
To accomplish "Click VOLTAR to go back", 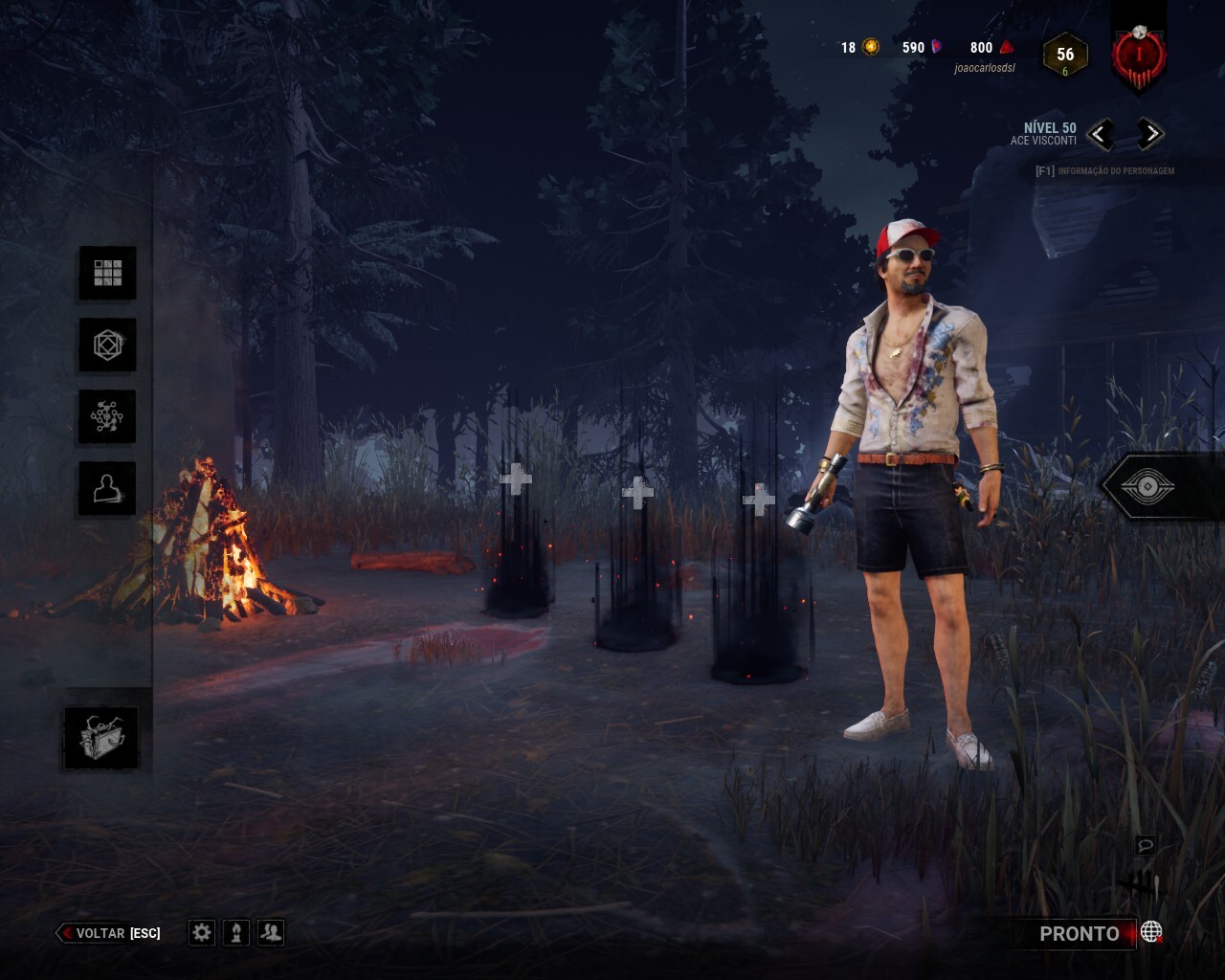I will [x=100, y=933].
